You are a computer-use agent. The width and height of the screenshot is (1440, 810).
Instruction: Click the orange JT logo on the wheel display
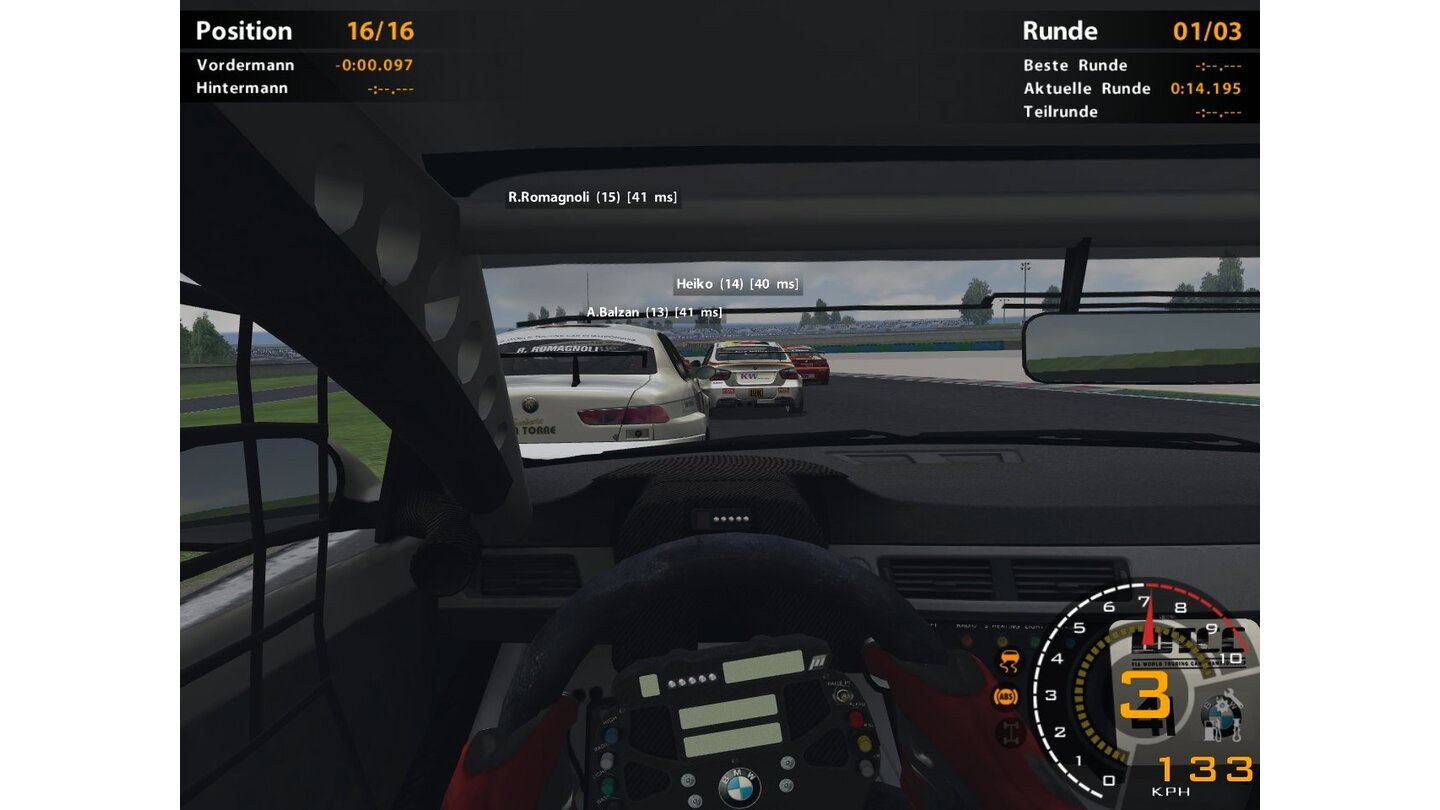pos(818,661)
